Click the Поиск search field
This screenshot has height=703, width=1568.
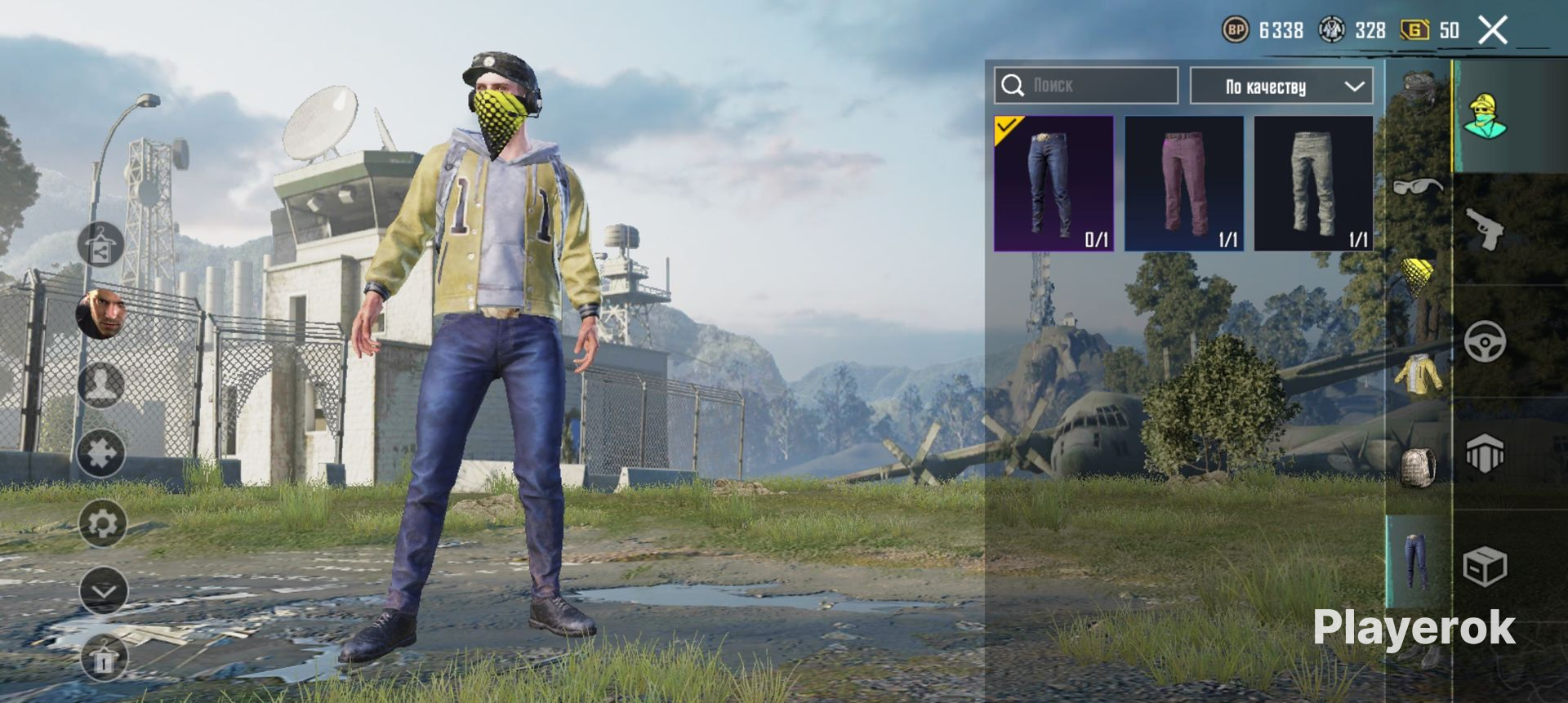click(1086, 86)
